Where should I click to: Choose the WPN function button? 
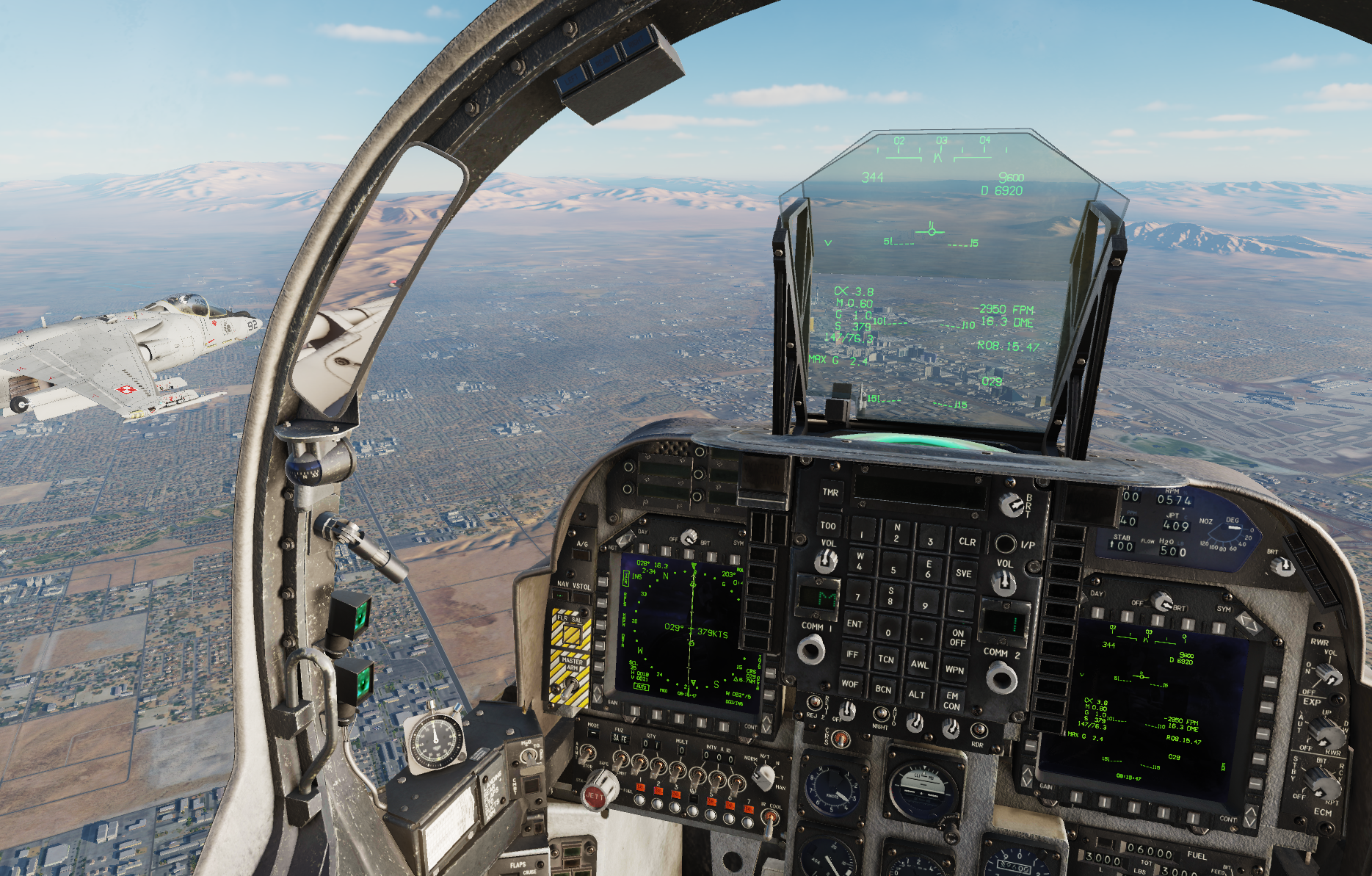(954, 670)
